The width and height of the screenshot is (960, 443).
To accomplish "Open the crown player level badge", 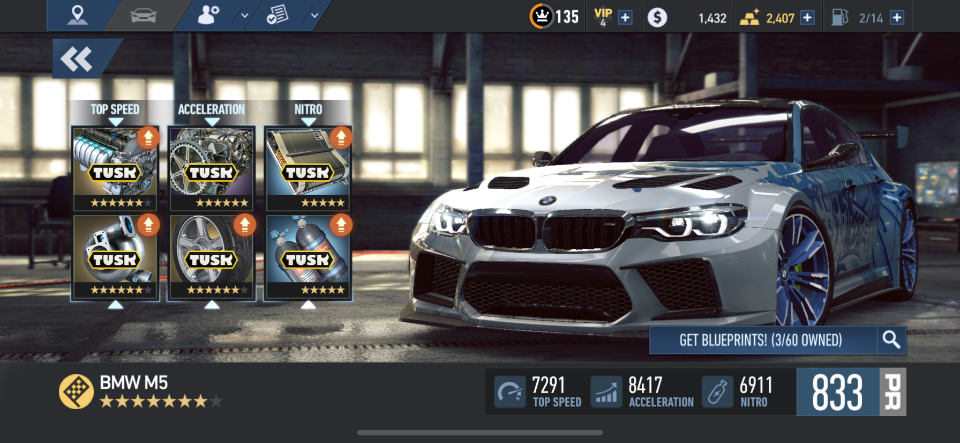I will tap(539, 17).
